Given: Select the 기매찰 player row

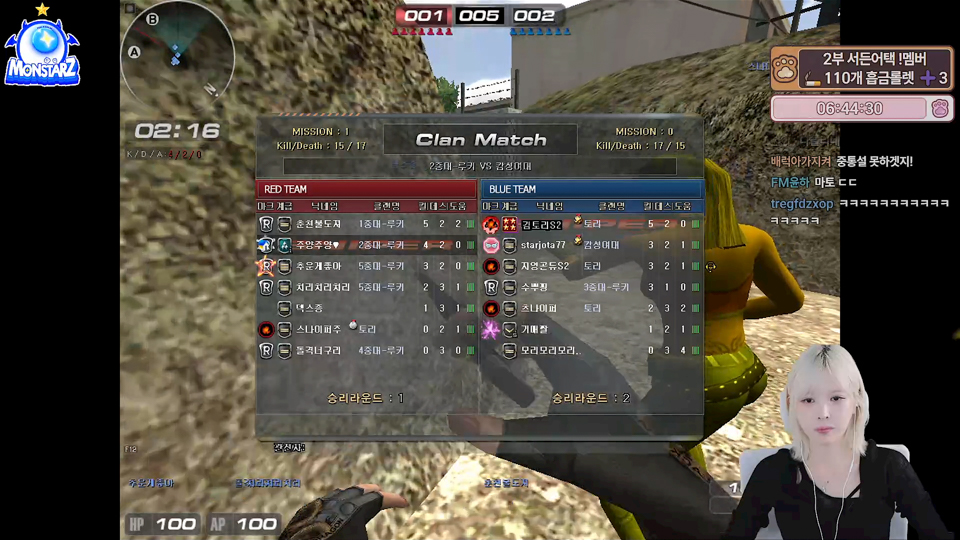Looking at the screenshot, I should point(592,329).
